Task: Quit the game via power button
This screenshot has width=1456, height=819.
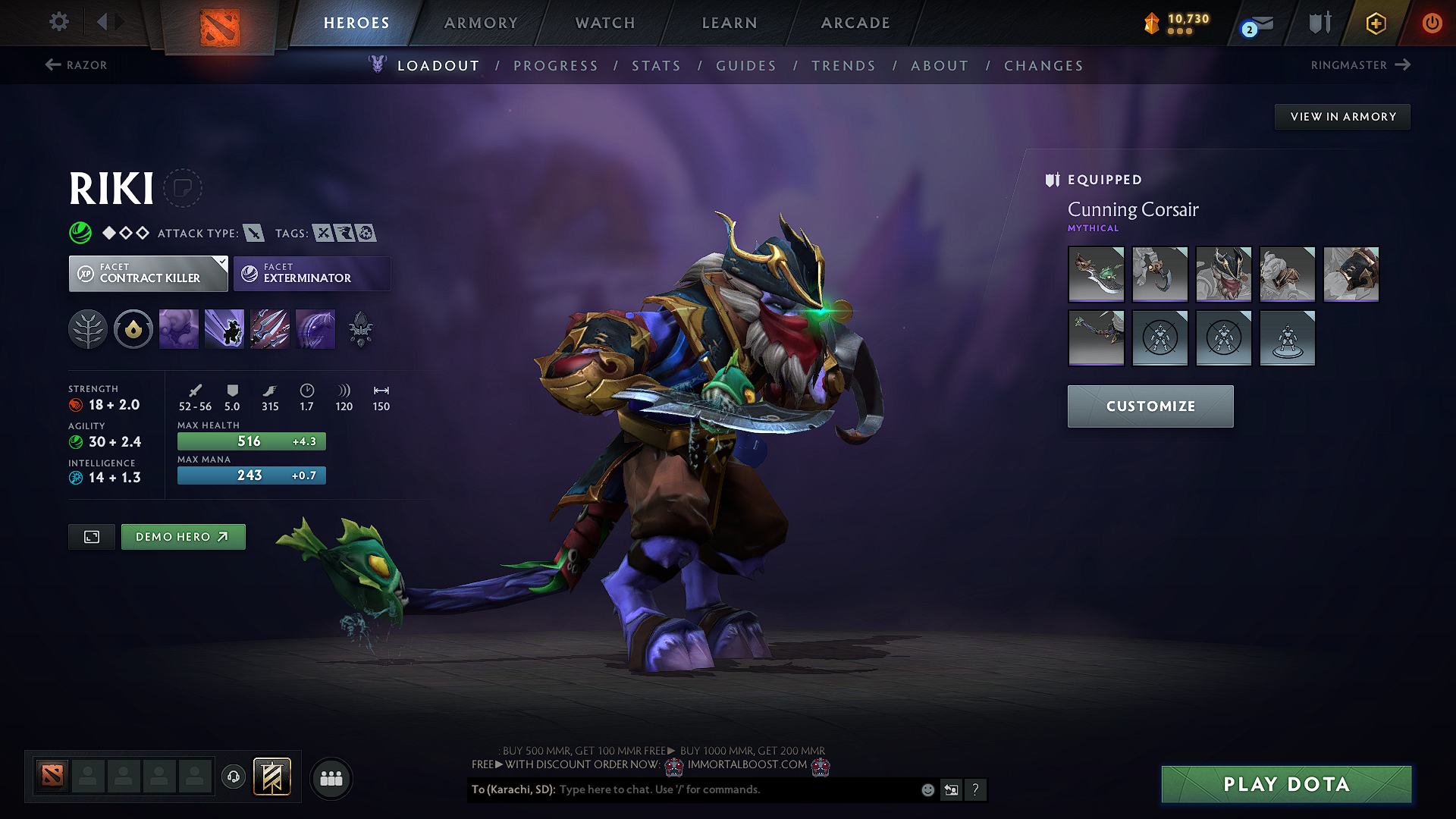Action: pyautogui.click(x=1432, y=23)
